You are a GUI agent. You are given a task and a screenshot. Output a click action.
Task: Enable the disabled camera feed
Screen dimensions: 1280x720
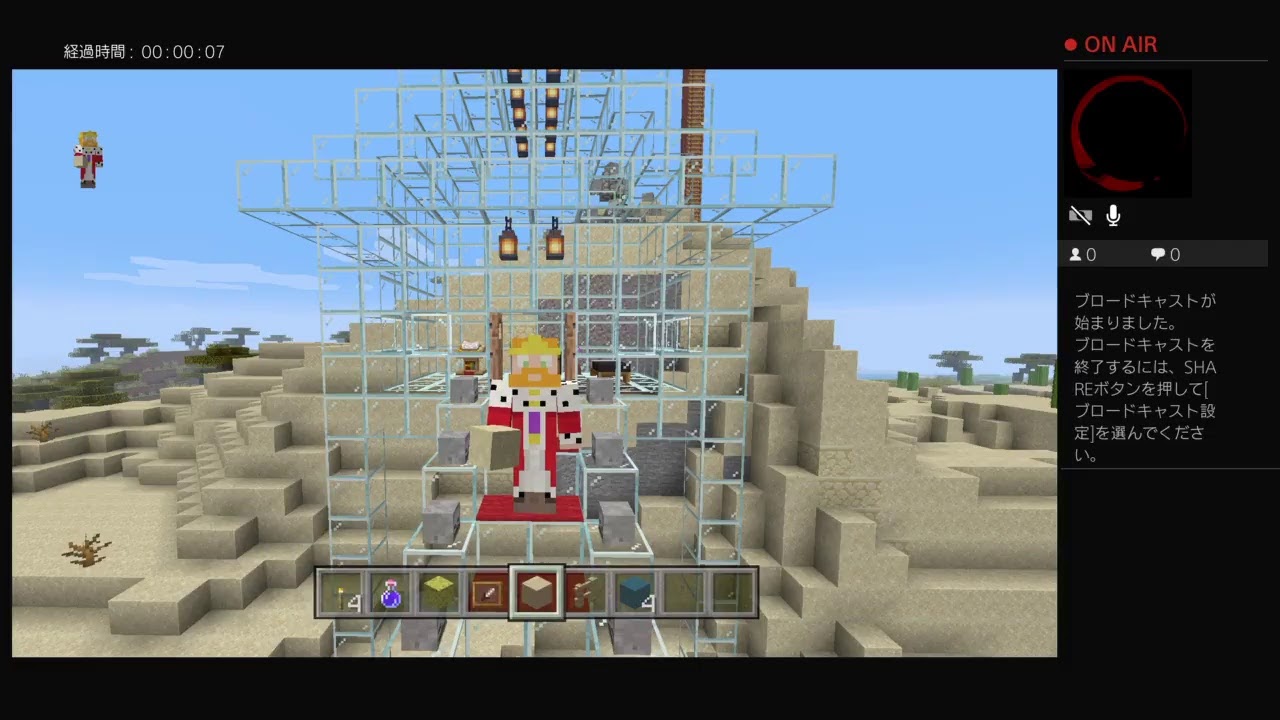(1080, 215)
